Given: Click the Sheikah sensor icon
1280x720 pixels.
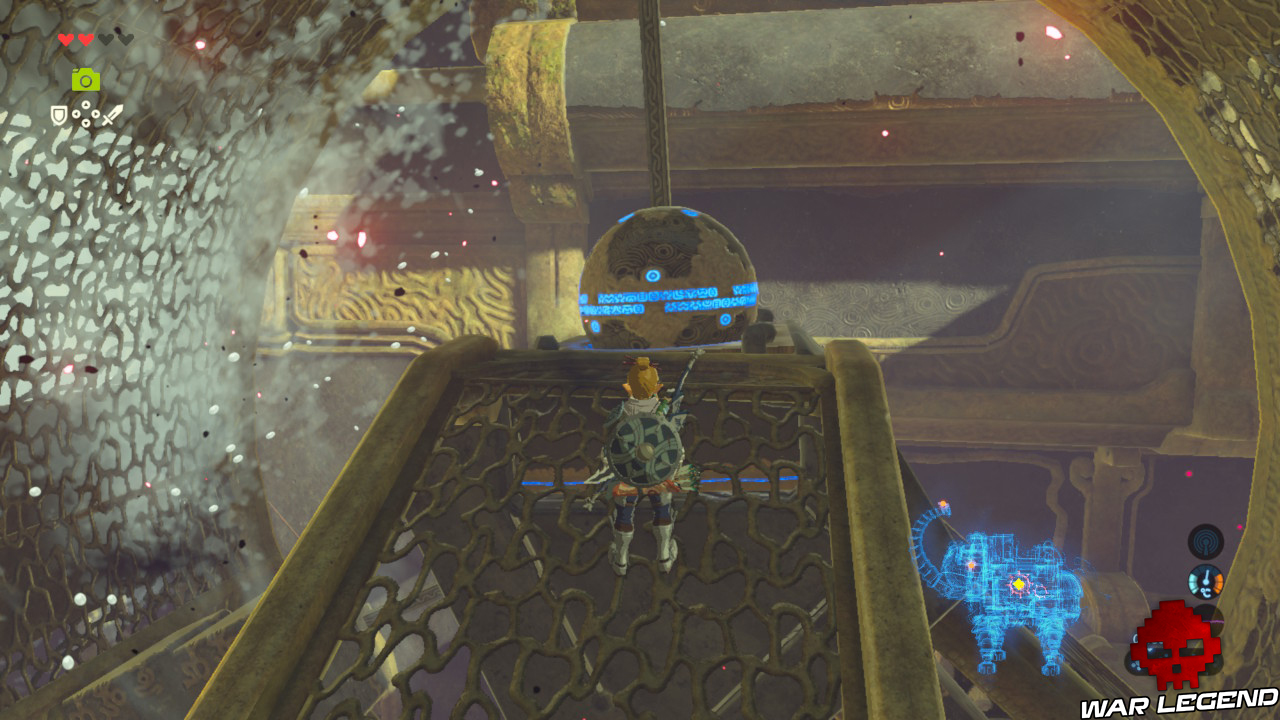Looking at the screenshot, I should pyautogui.click(x=1206, y=542).
